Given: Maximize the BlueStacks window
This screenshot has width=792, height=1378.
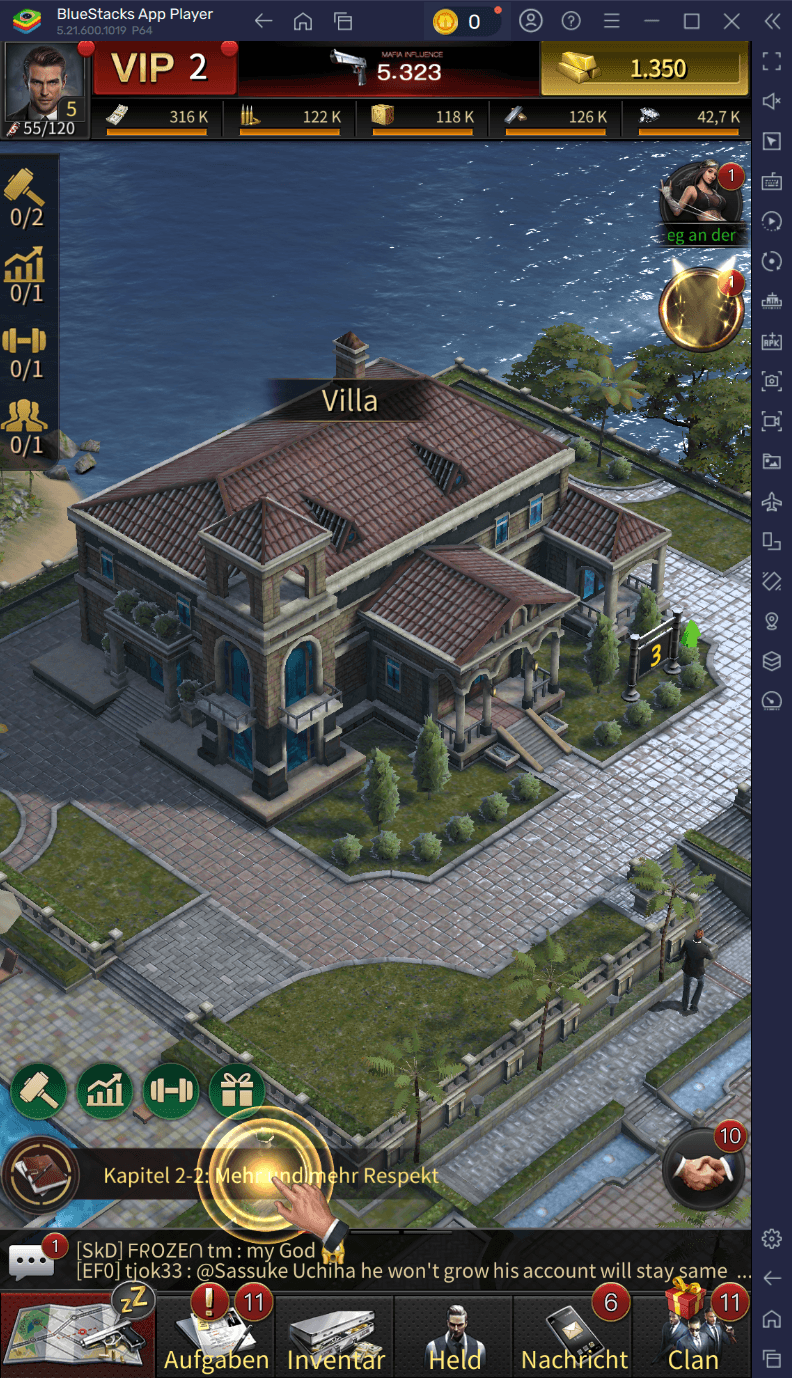Looking at the screenshot, I should [691, 21].
